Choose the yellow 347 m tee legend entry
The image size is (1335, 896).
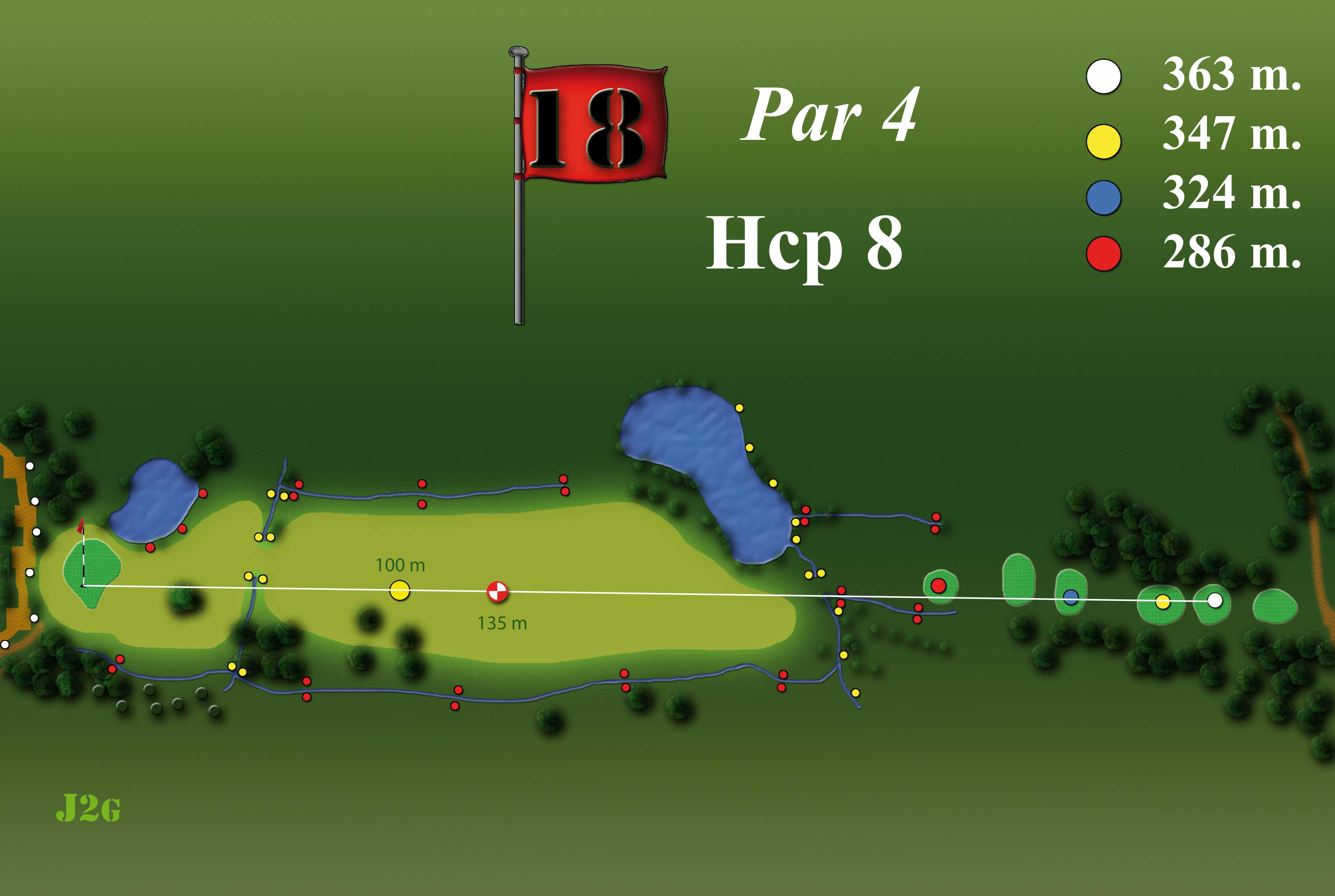(x=1103, y=141)
